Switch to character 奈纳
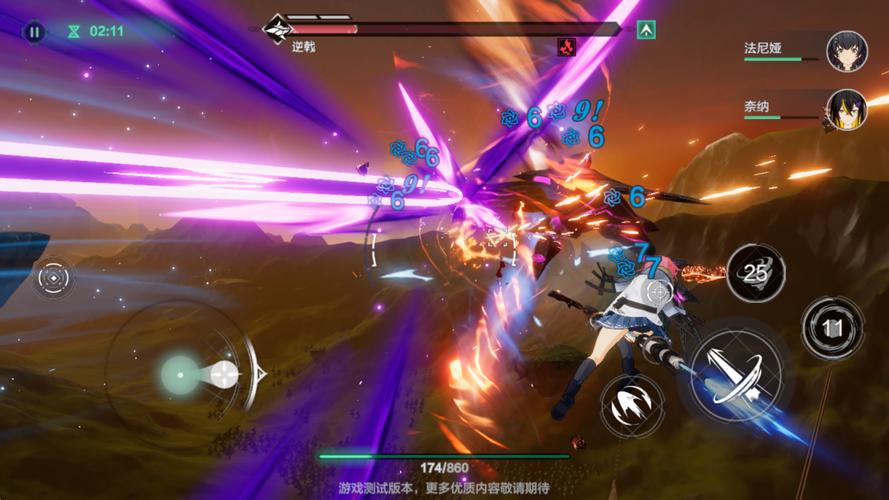This screenshot has width=889, height=500. (846, 110)
